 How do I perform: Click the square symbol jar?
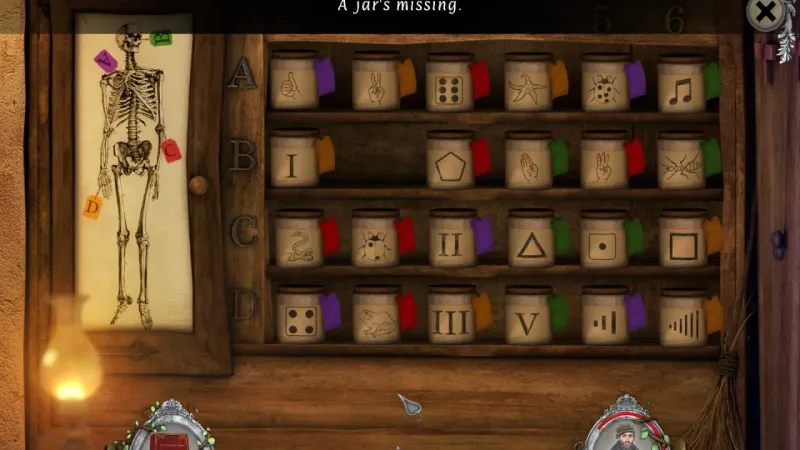pyautogui.click(x=683, y=242)
